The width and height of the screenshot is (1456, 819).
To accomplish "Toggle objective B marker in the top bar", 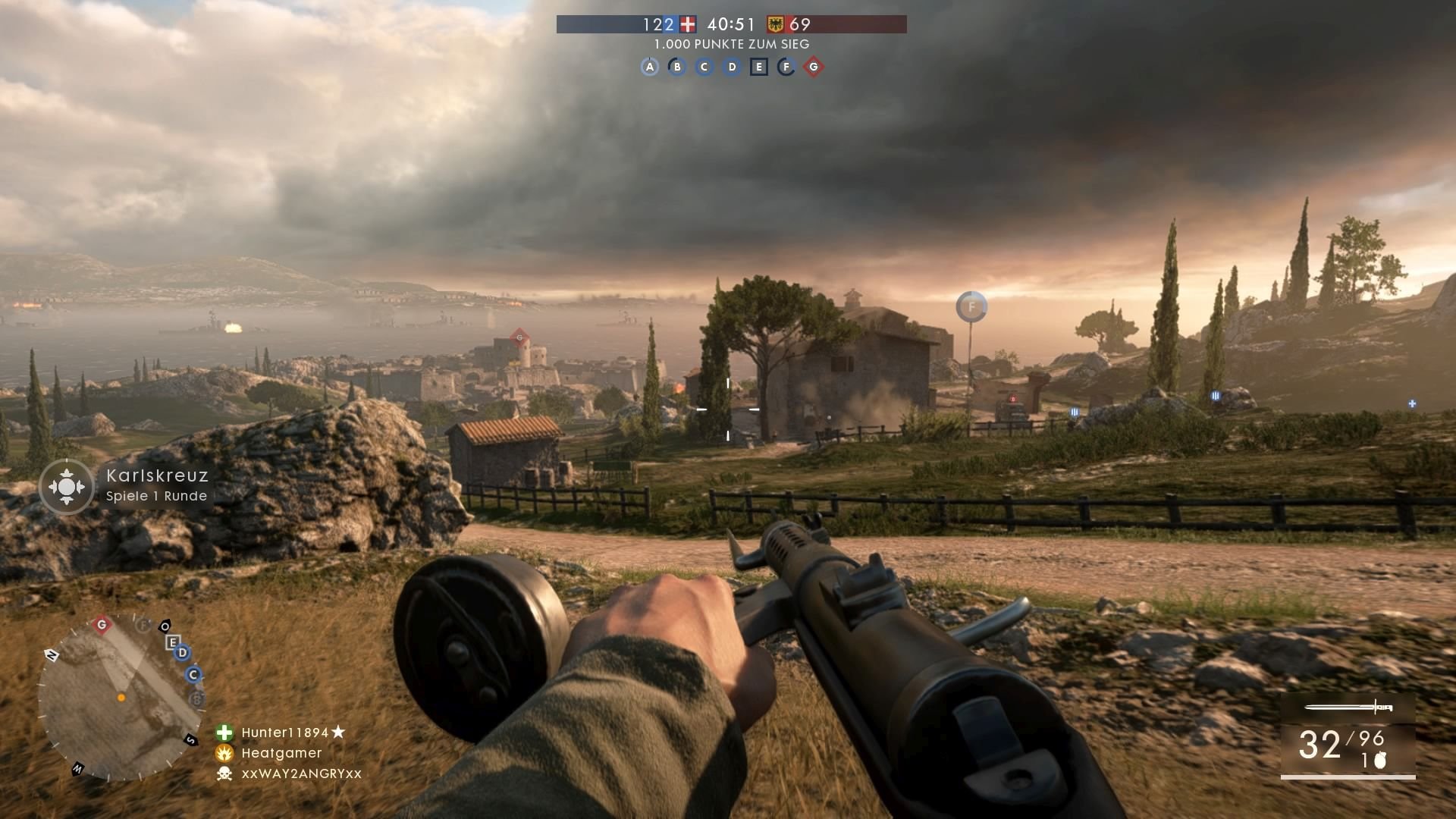I will pos(677,67).
